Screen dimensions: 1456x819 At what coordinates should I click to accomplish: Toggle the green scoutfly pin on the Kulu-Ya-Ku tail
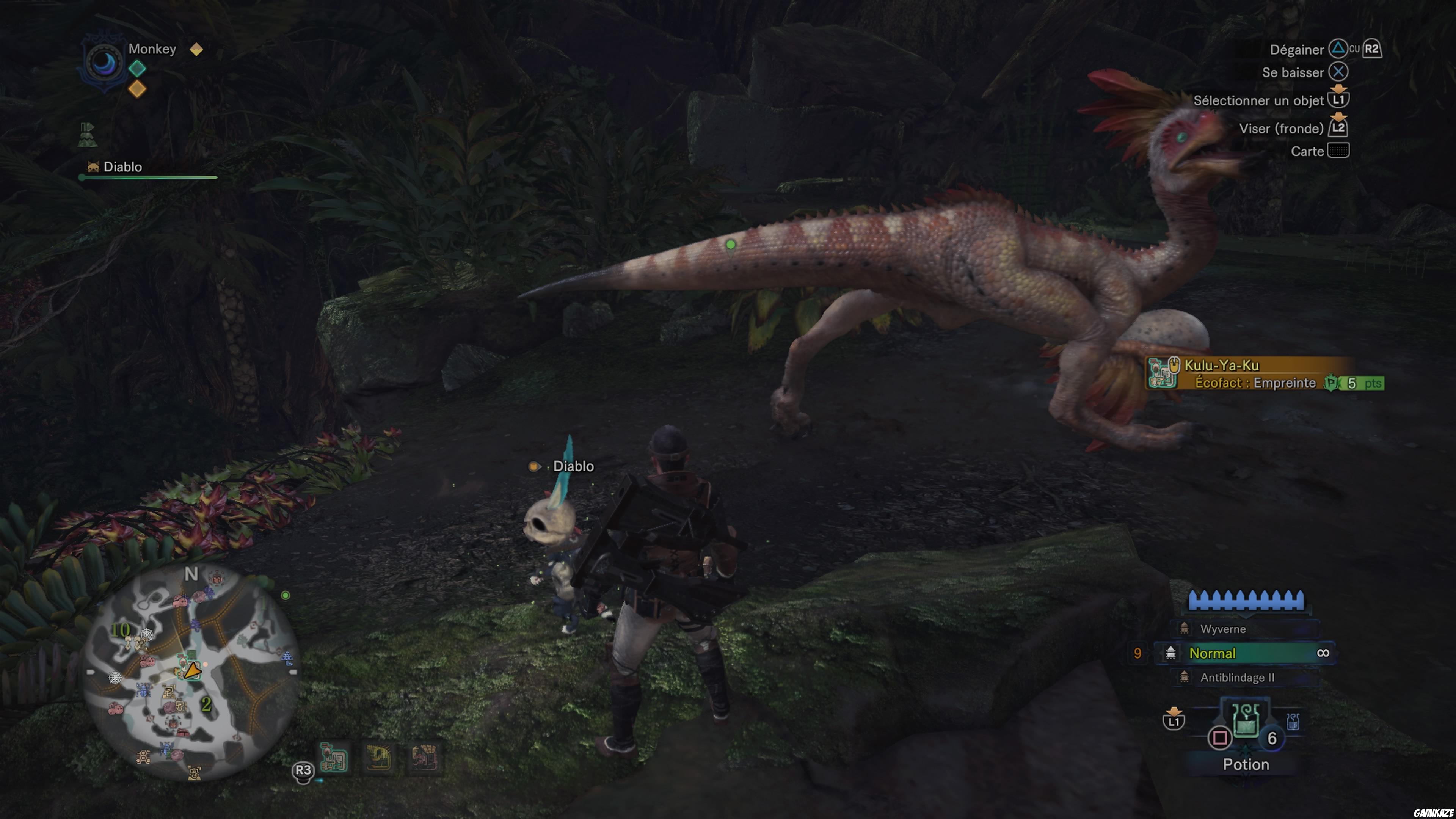[x=731, y=244]
